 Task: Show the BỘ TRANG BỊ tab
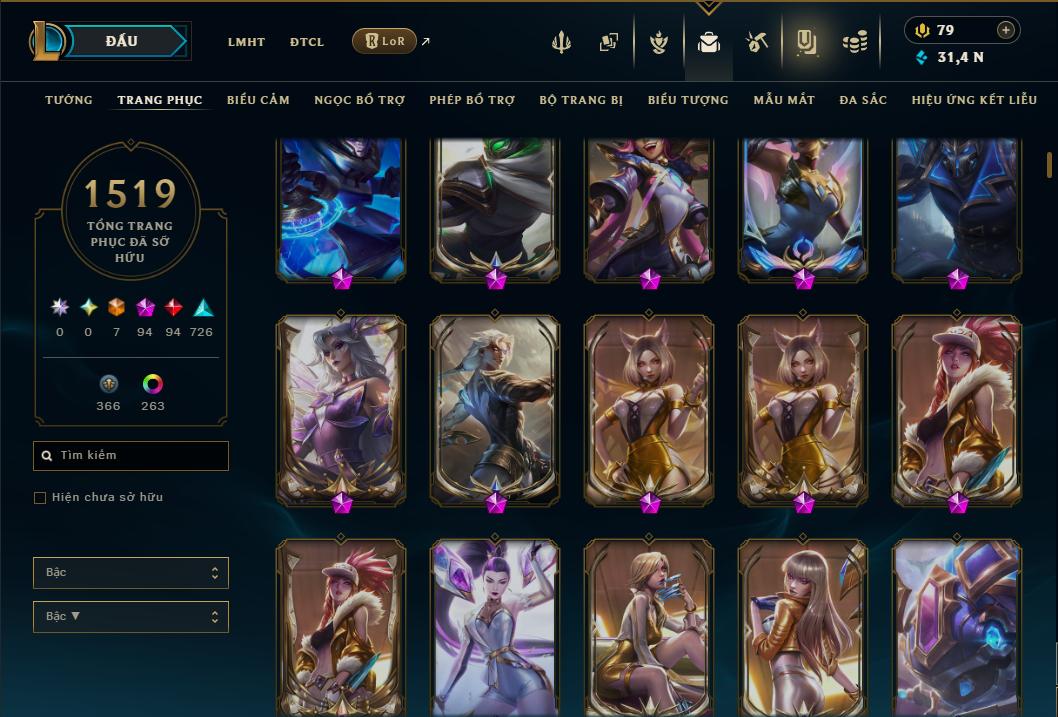pos(581,100)
